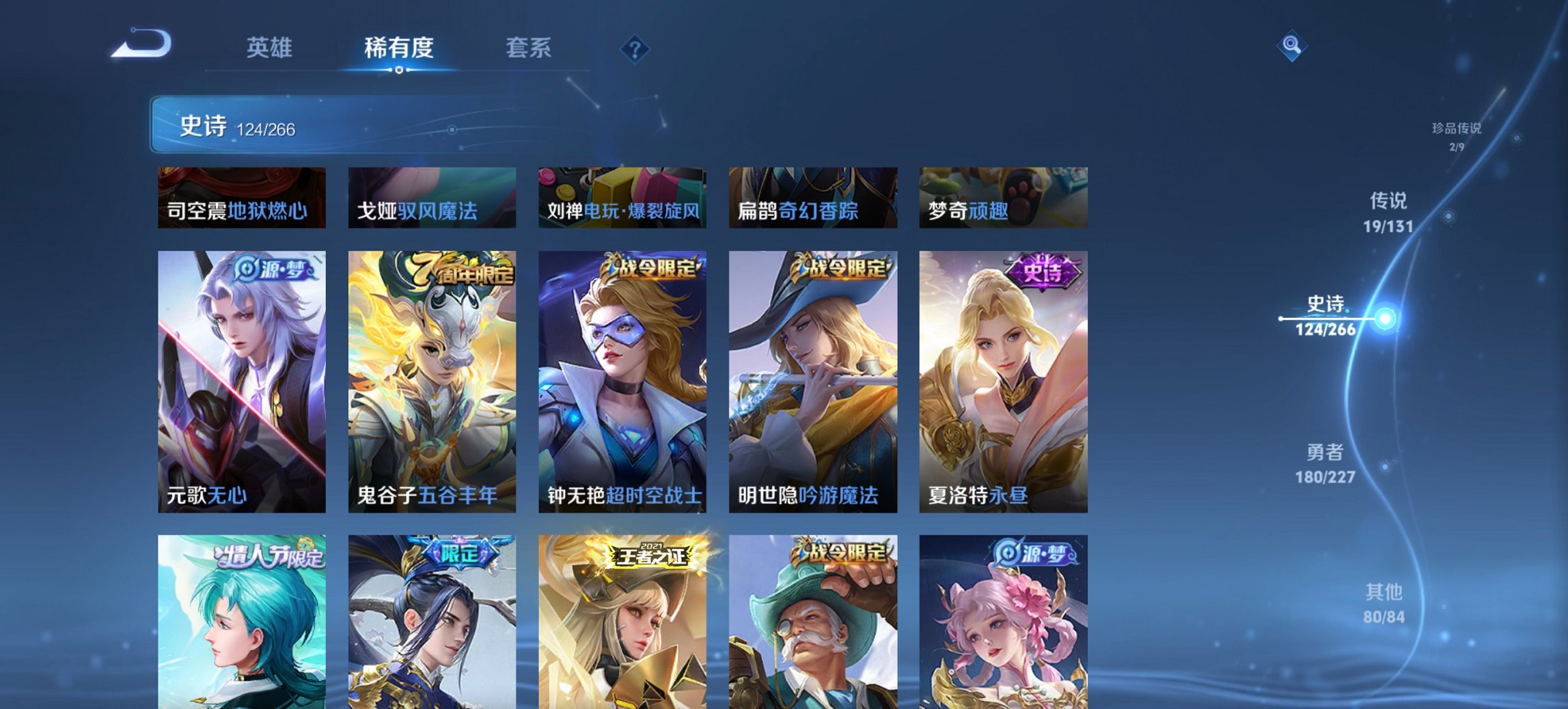Open the search magnifier at top right

pyautogui.click(x=1290, y=46)
